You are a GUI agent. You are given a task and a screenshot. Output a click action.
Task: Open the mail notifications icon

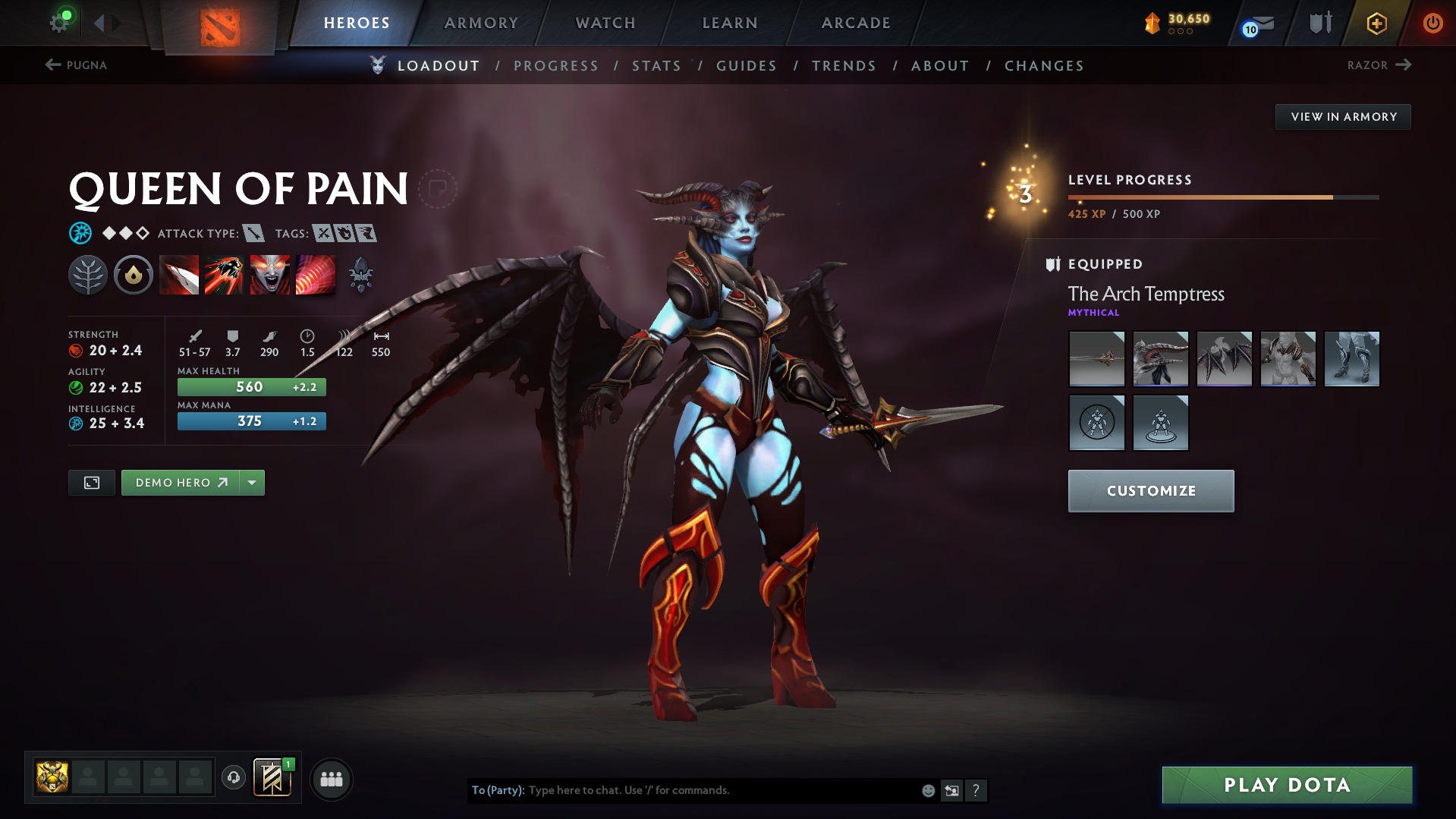pyautogui.click(x=1259, y=24)
